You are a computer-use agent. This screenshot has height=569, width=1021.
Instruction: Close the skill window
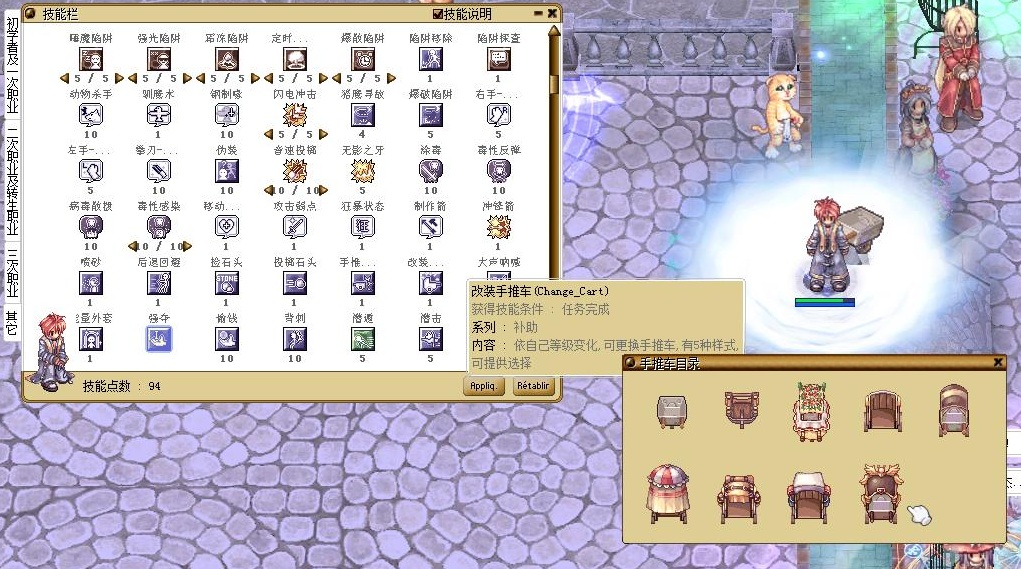click(552, 14)
